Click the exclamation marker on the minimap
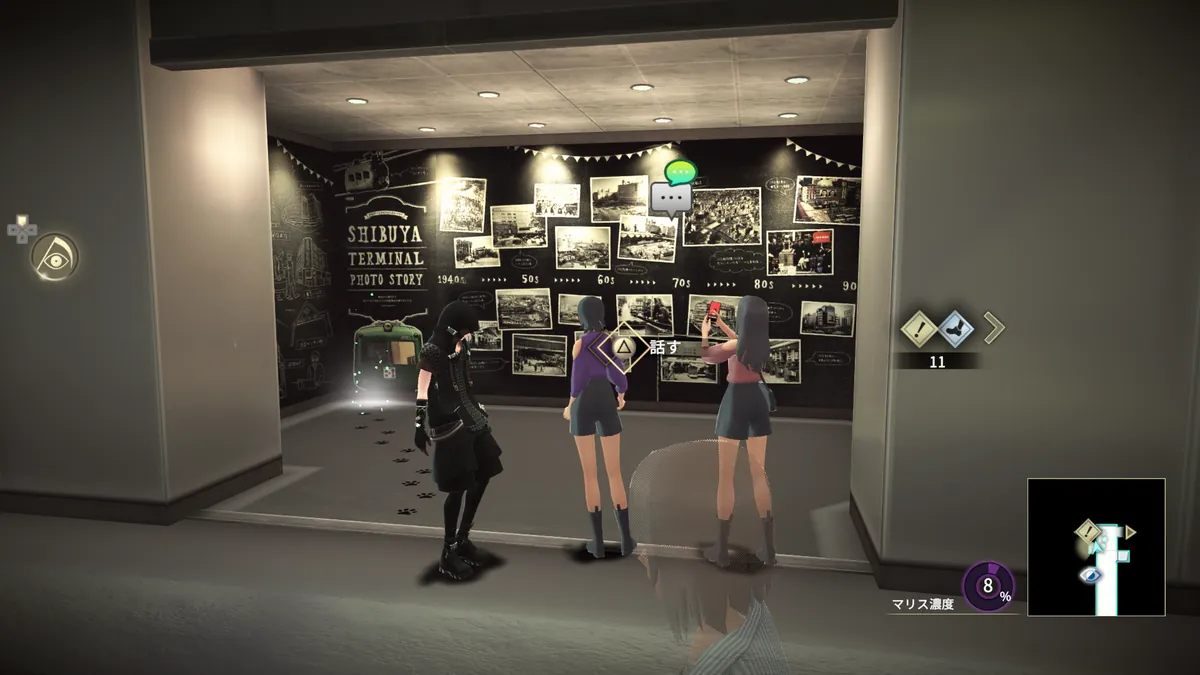 [x=1088, y=531]
